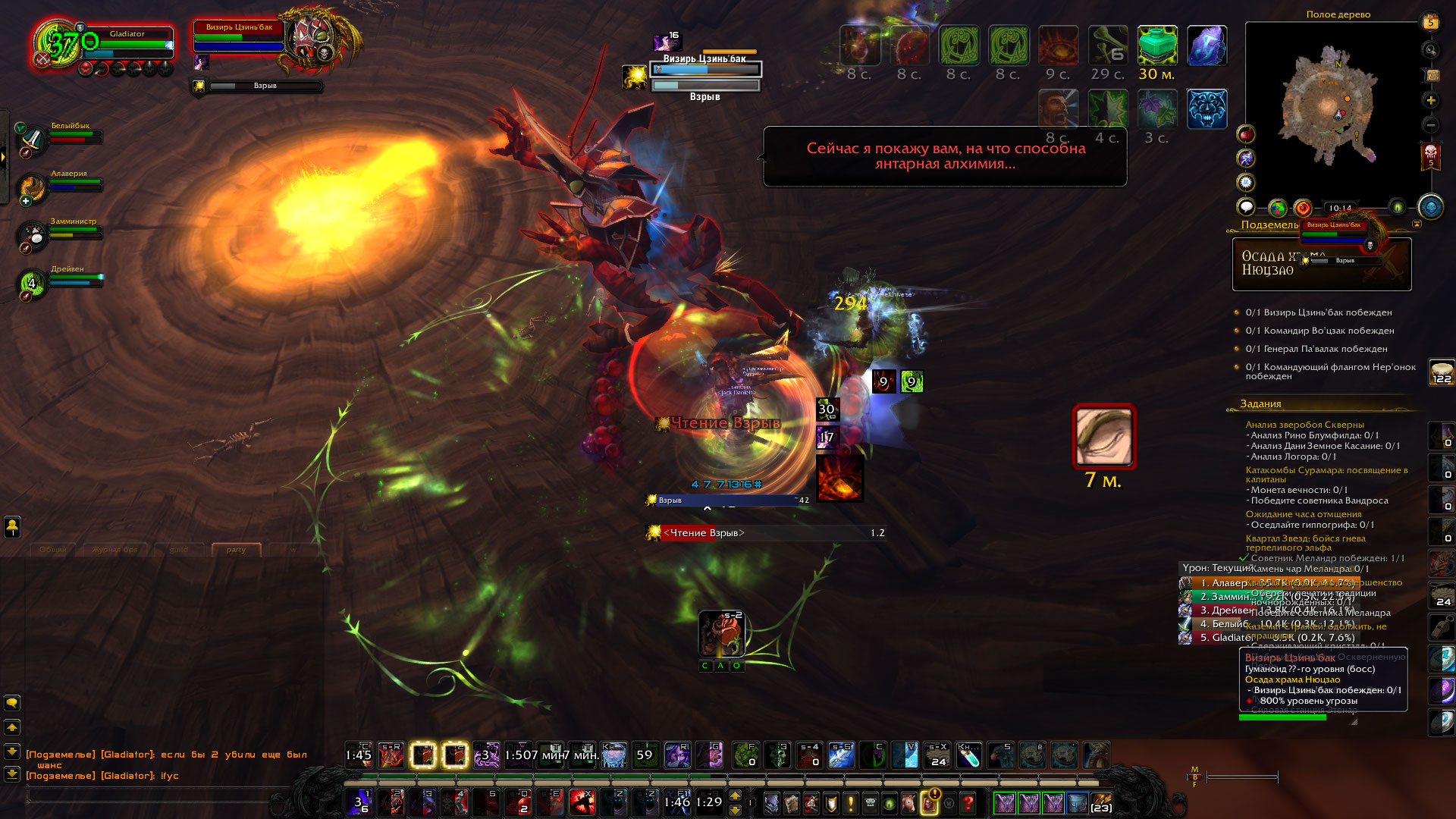Activate the red burst ability bound to X
The image size is (1456, 819).
pos(582,802)
